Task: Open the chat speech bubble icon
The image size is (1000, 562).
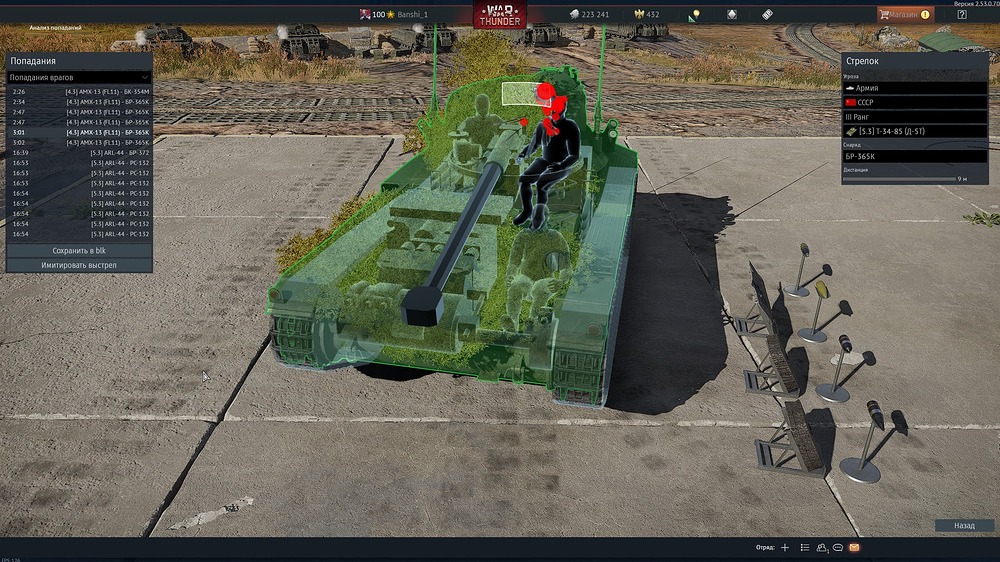Action: [838, 548]
